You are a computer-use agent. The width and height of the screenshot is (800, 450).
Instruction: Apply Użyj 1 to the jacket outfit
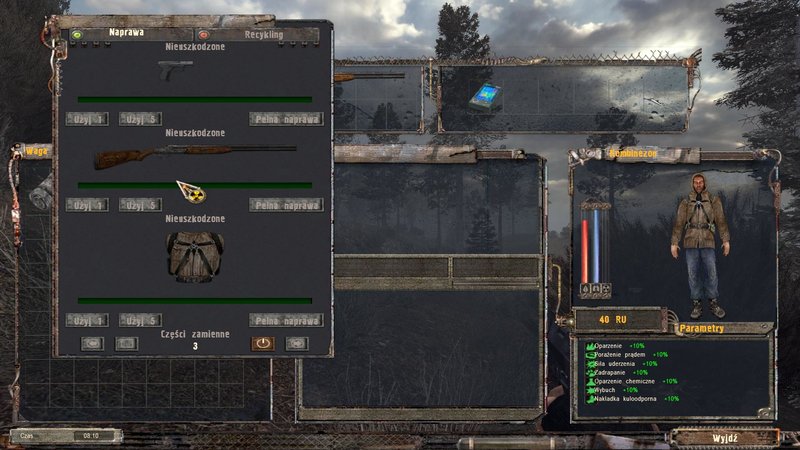pyautogui.click(x=87, y=320)
